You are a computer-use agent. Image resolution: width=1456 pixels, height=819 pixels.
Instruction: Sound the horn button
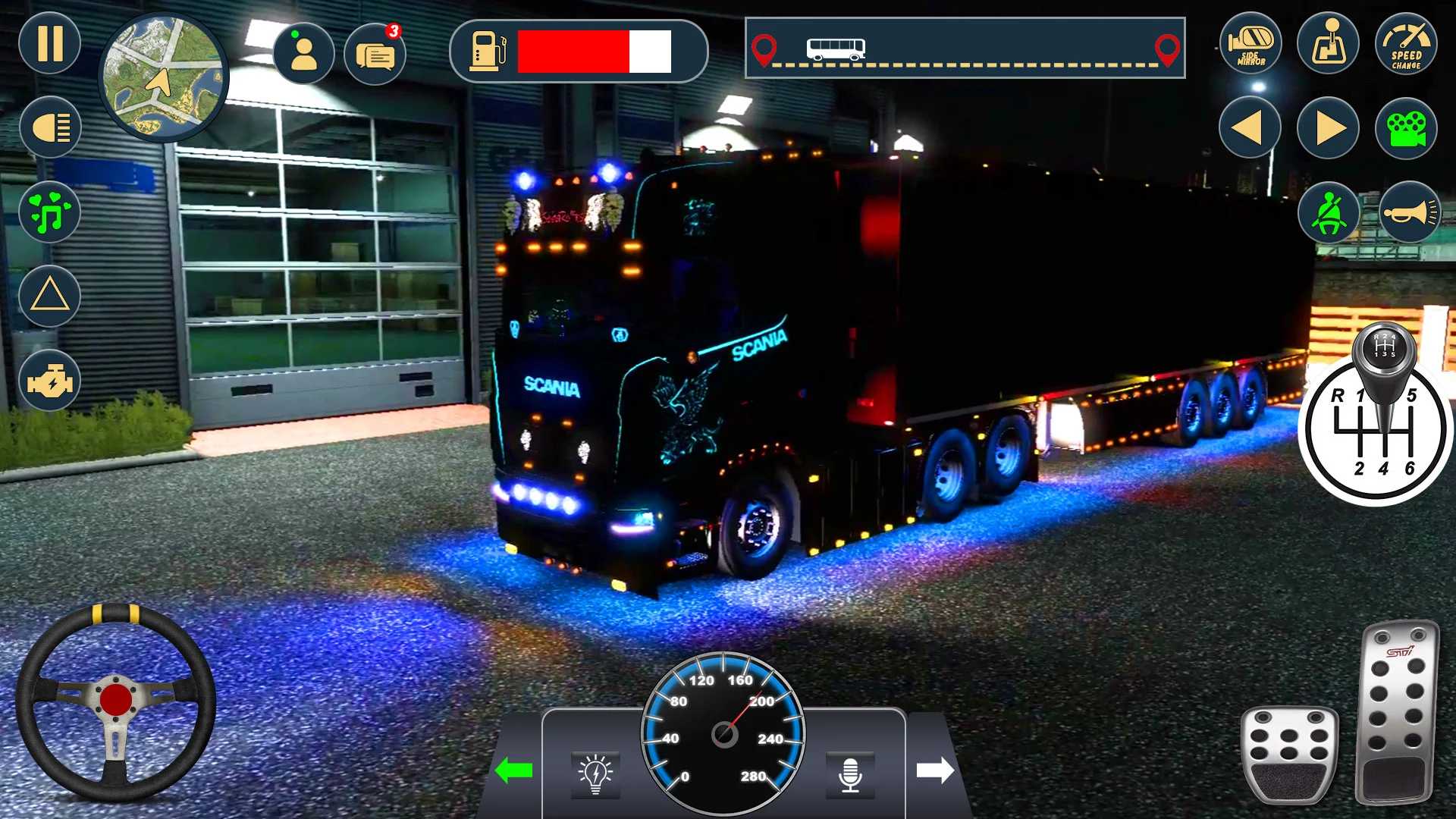(x=1409, y=213)
